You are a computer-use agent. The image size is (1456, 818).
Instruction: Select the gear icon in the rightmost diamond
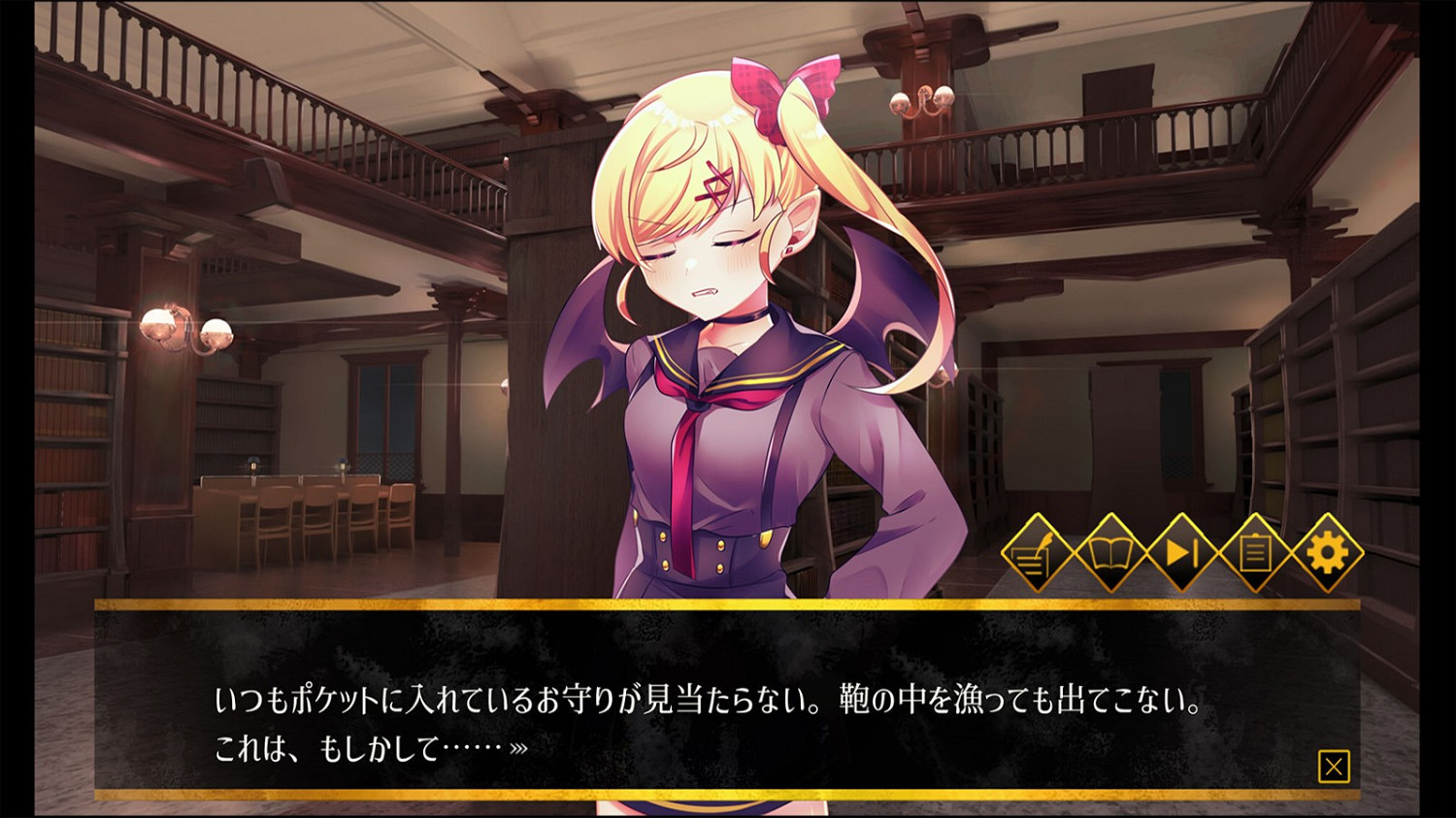(x=1328, y=553)
